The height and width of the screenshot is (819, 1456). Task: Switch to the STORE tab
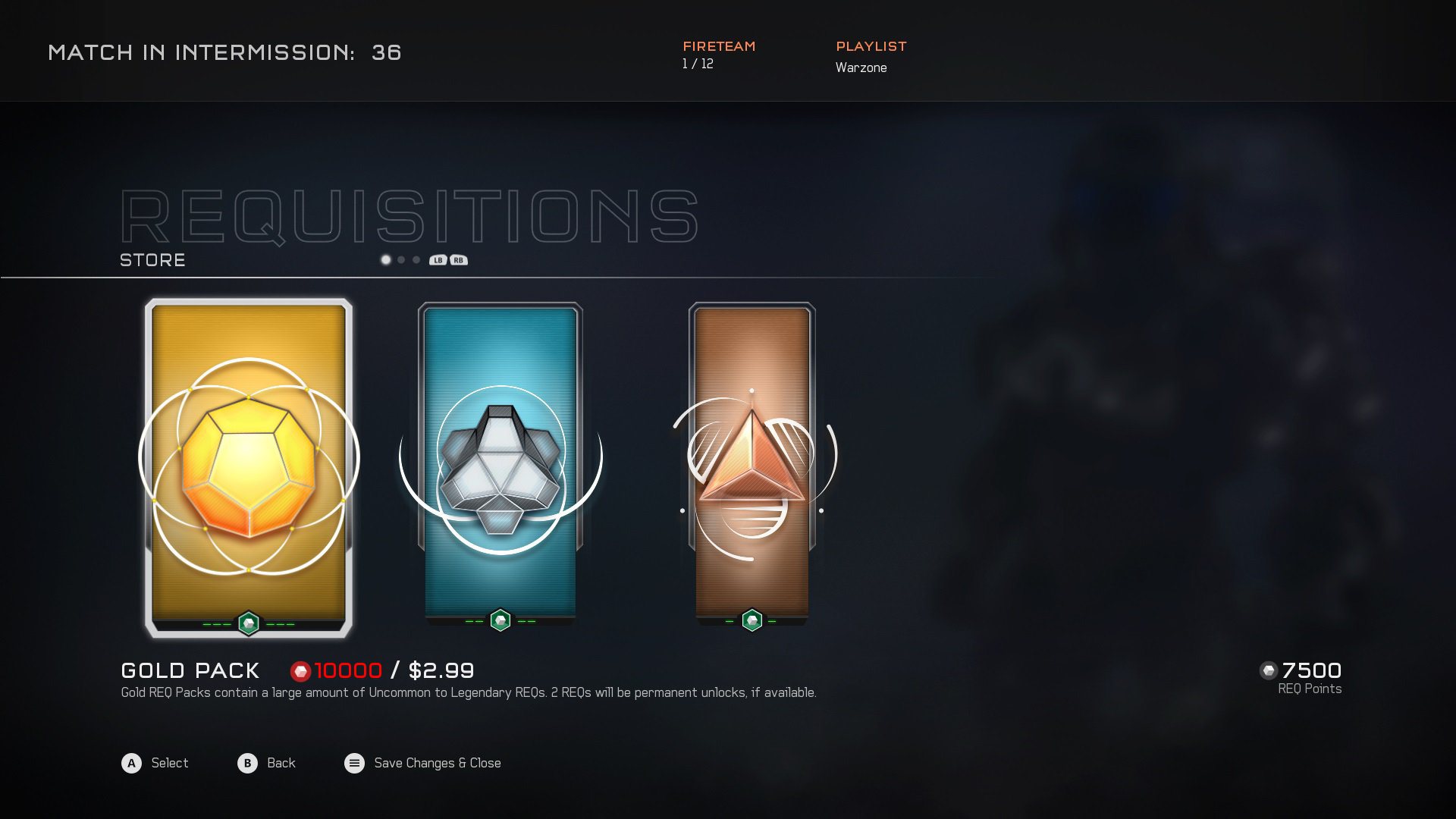(x=152, y=260)
